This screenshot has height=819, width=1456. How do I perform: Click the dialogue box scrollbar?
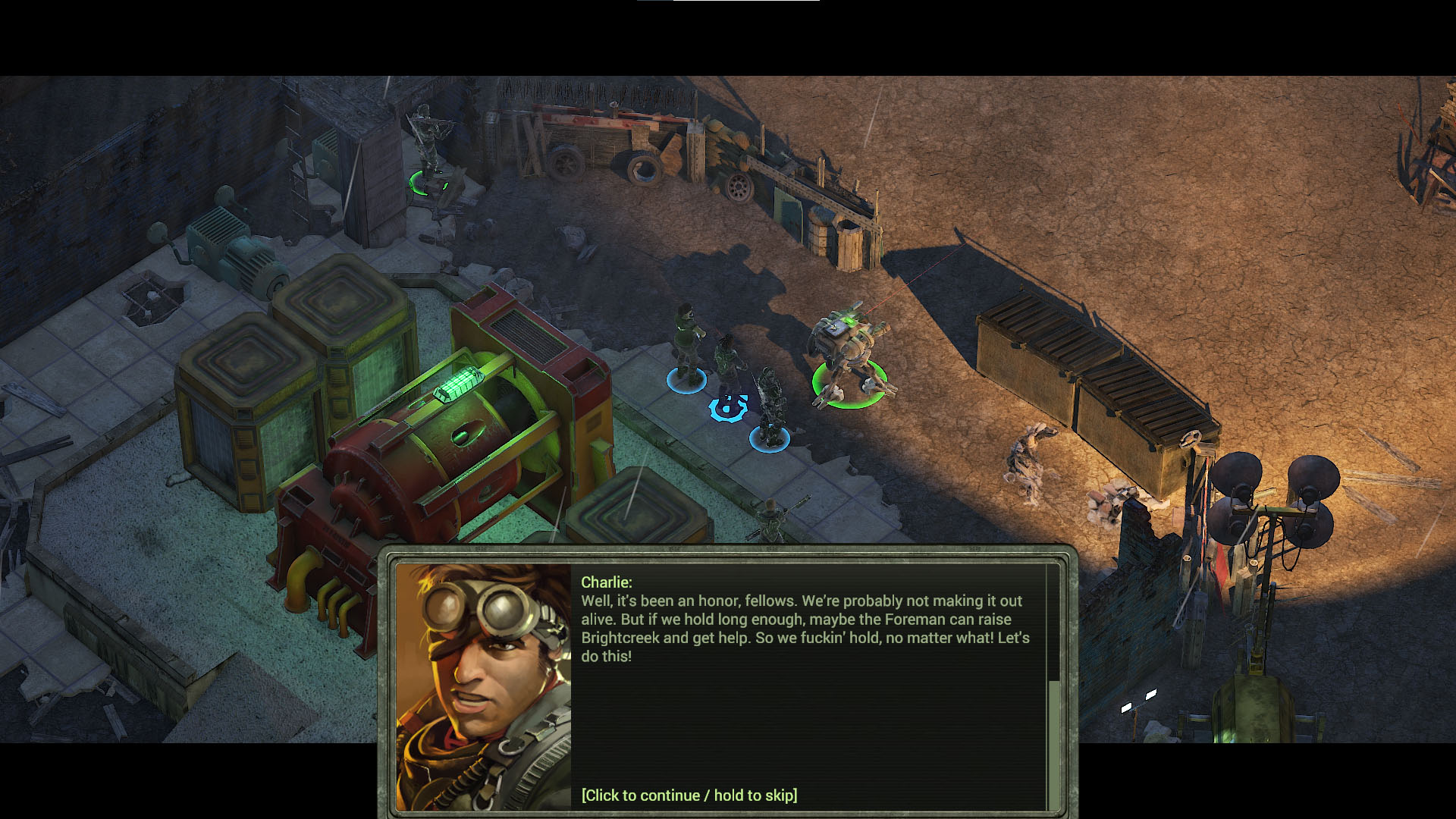(x=1053, y=743)
